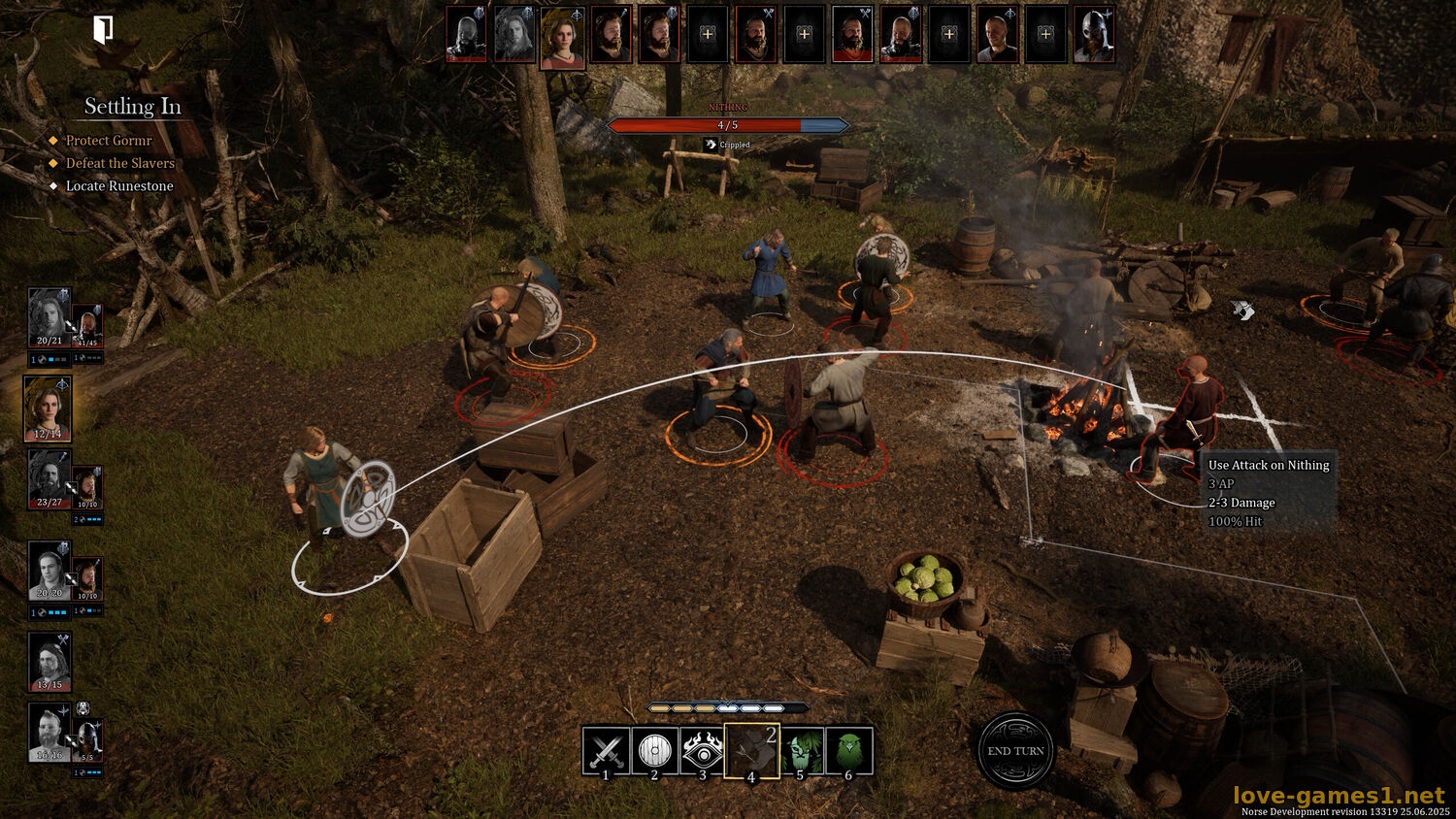Select the Protect Gormr objective
The image size is (1456, 819).
pos(109,141)
